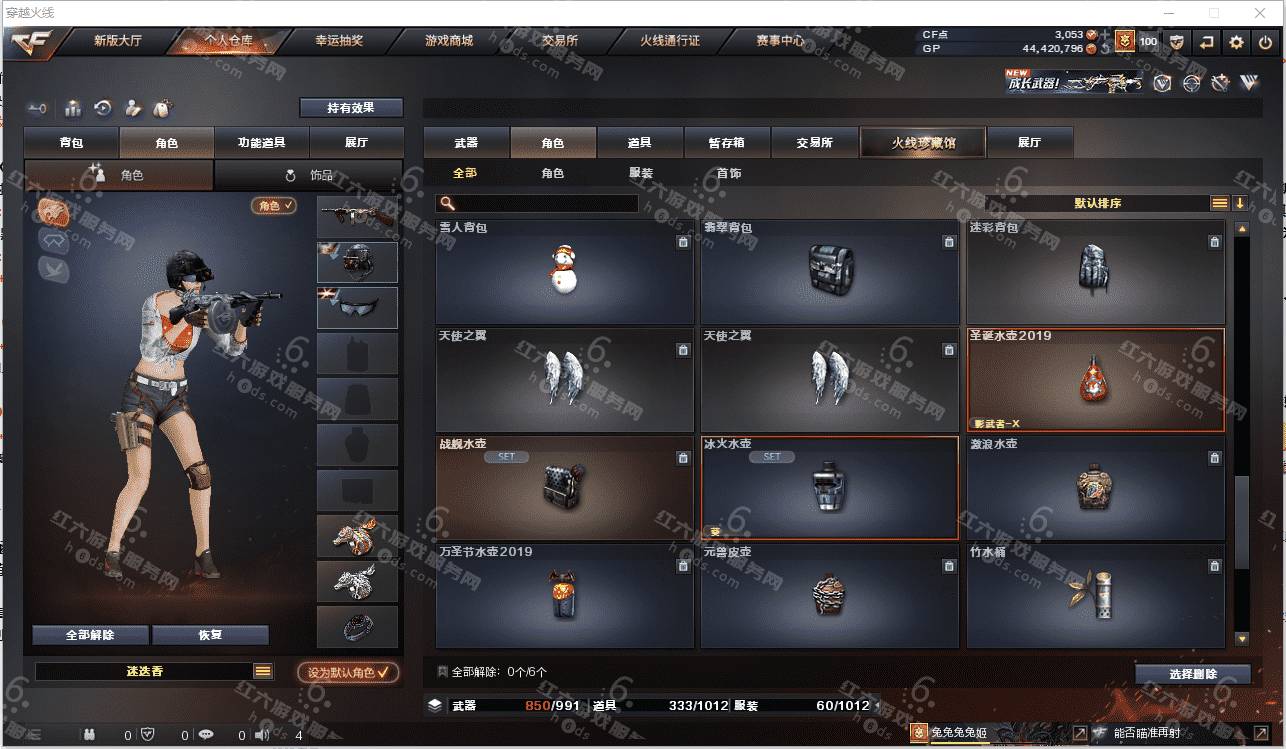Viewport: 1286px width, 749px height.
Task: Restore loadout with the 恢复 button
Action: coord(210,635)
